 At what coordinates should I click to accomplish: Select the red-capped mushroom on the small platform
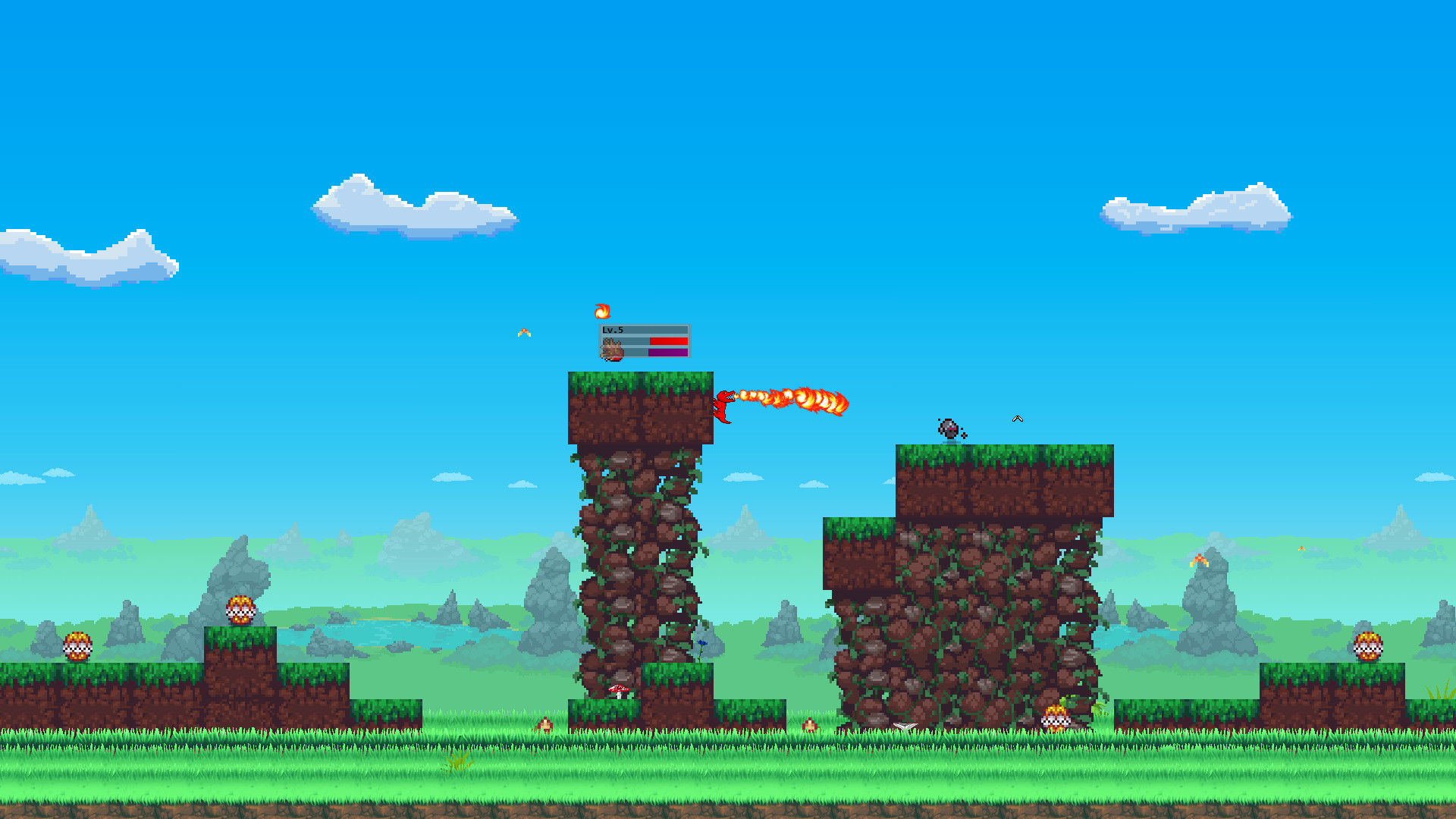pos(618,692)
